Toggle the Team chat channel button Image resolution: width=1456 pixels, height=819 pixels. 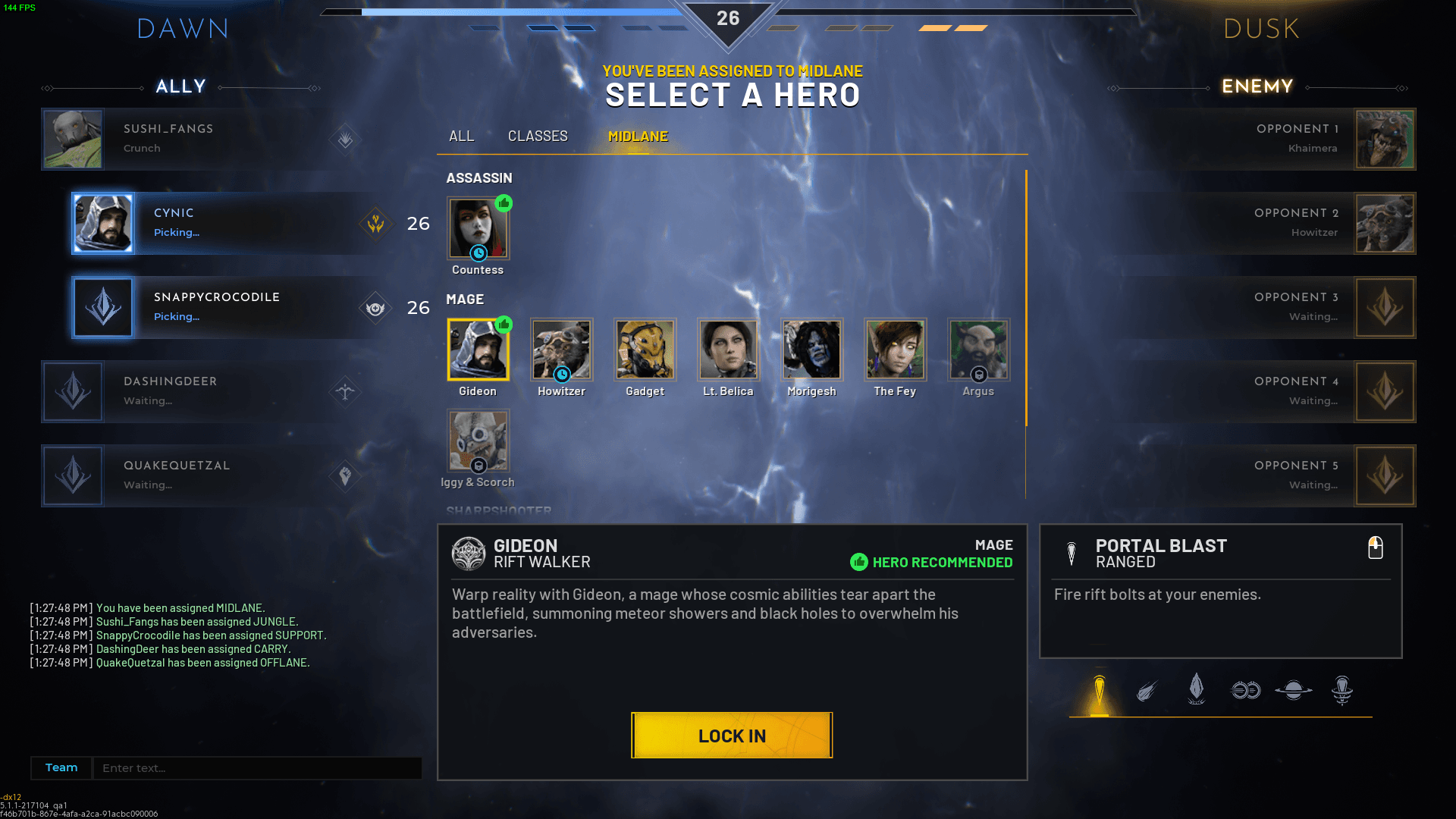pos(61,768)
